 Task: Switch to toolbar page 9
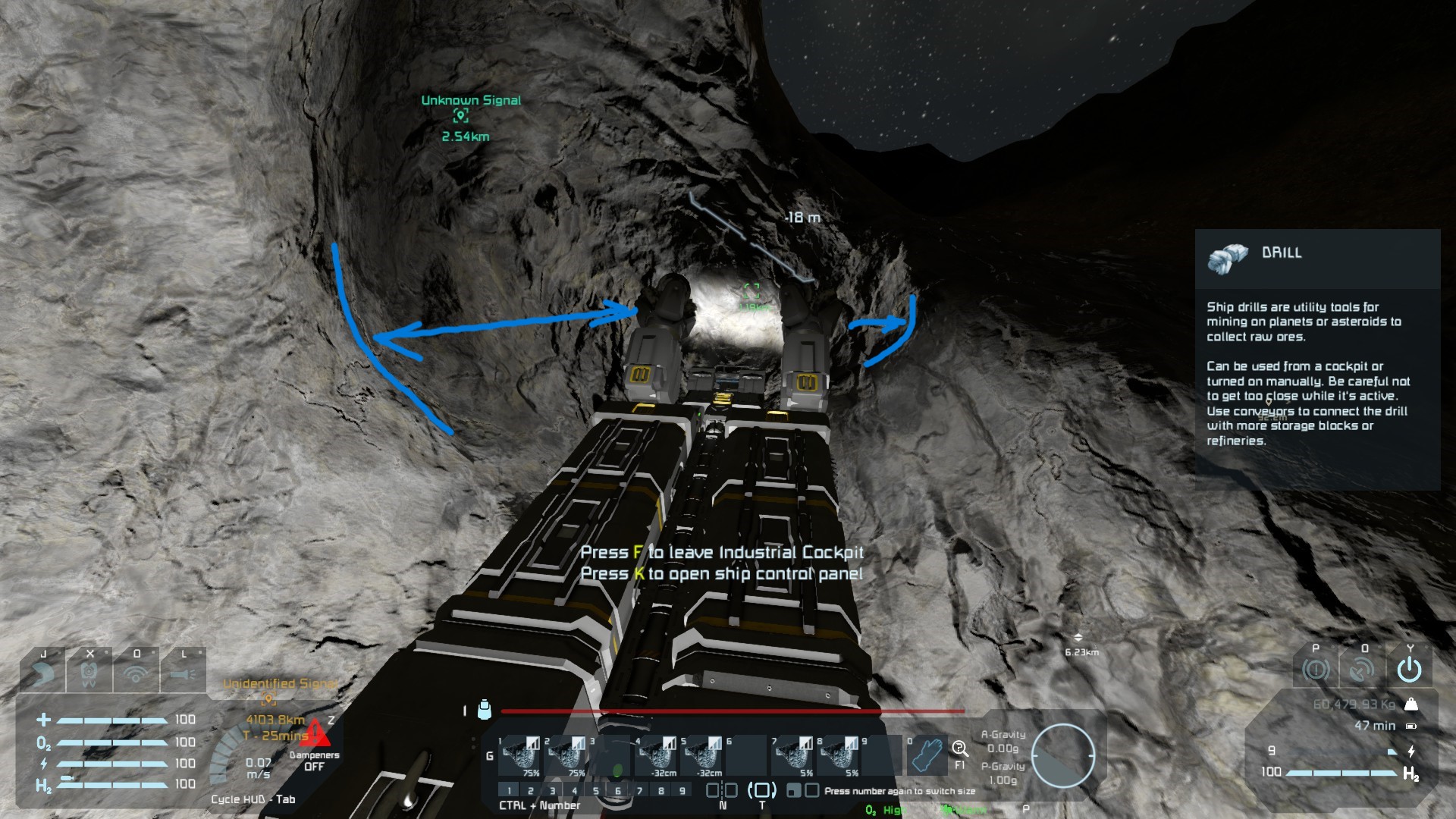click(x=682, y=791)
